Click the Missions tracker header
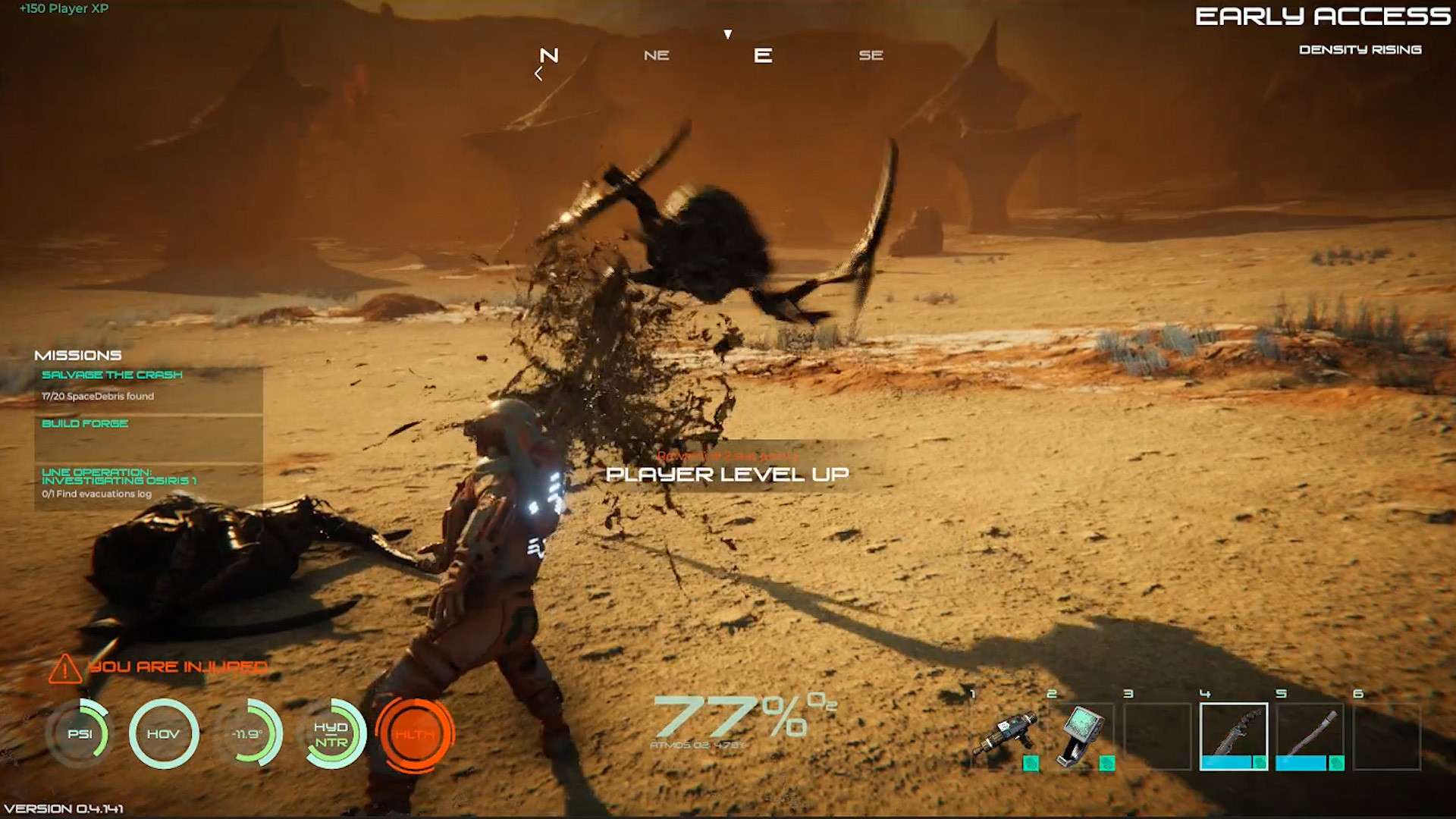 78,355
